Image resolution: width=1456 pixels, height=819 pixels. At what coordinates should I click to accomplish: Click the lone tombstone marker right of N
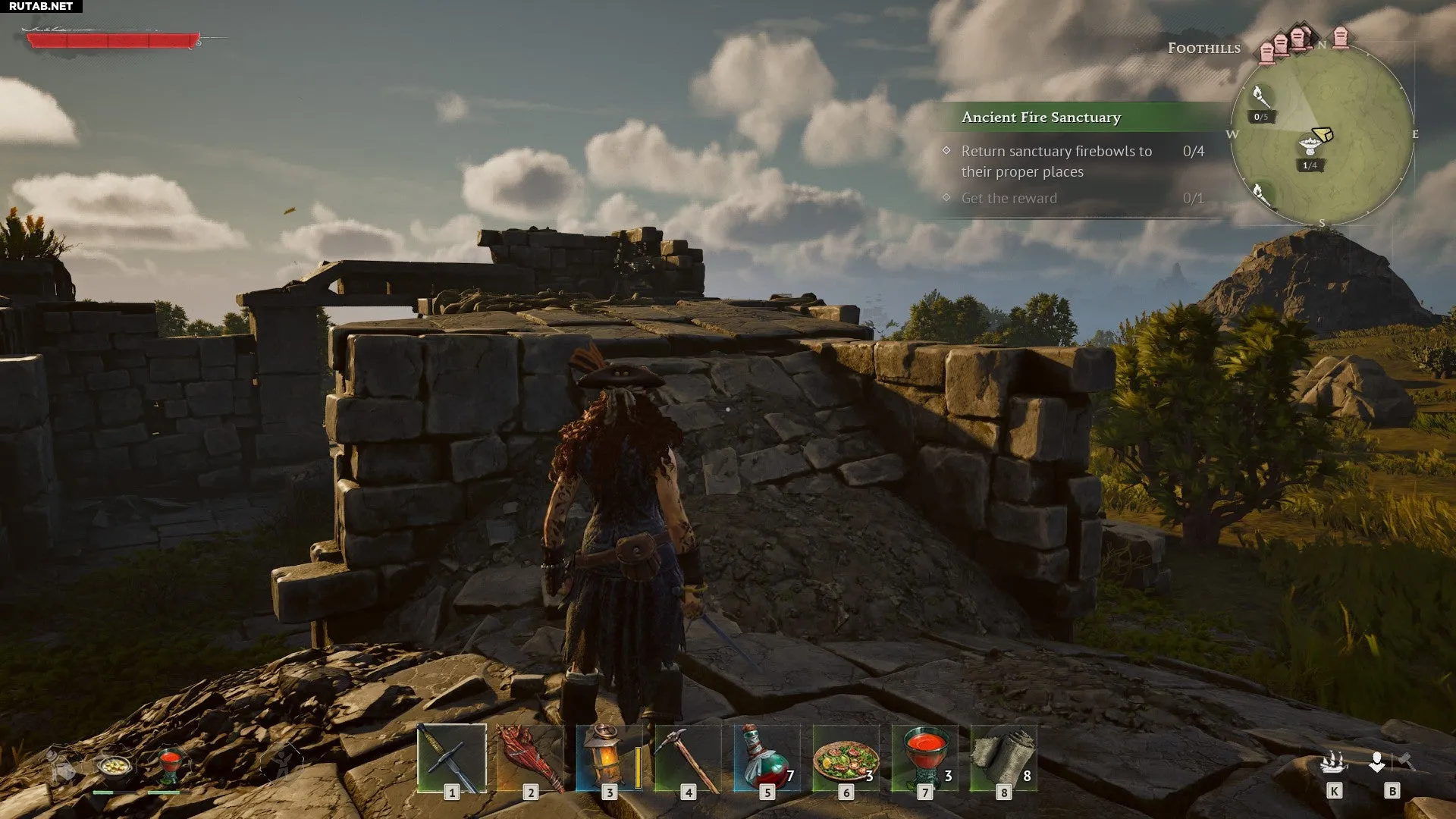tap(1341, 36)
